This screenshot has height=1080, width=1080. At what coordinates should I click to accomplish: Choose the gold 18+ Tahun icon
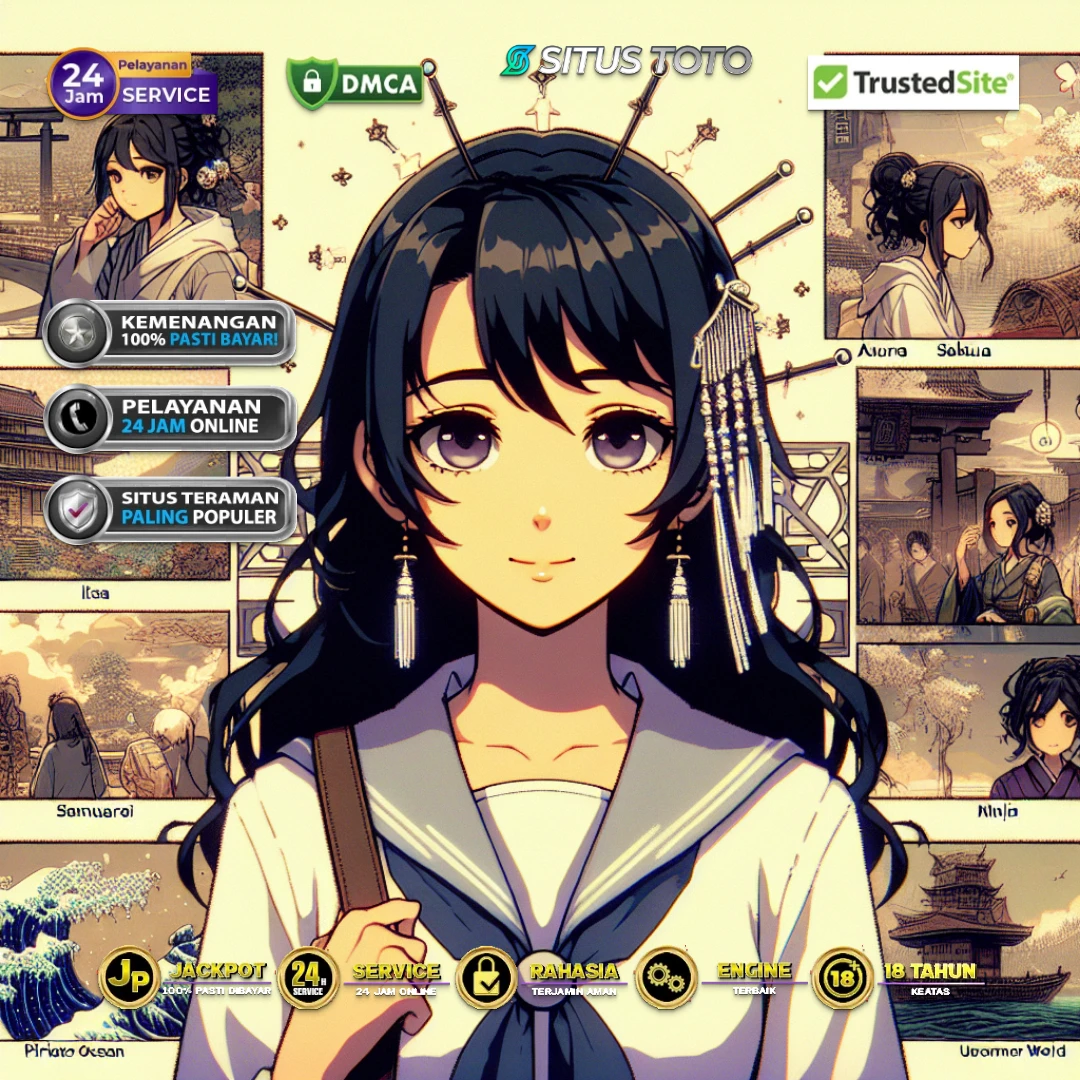click(842, 977)
